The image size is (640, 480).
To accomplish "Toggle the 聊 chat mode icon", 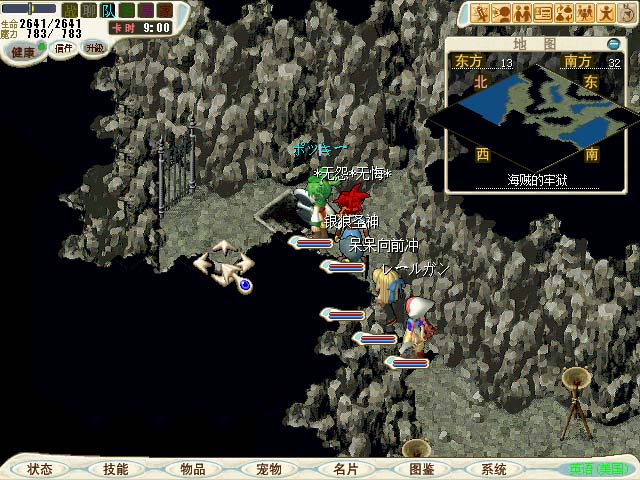I will click(x=88, y=10).
